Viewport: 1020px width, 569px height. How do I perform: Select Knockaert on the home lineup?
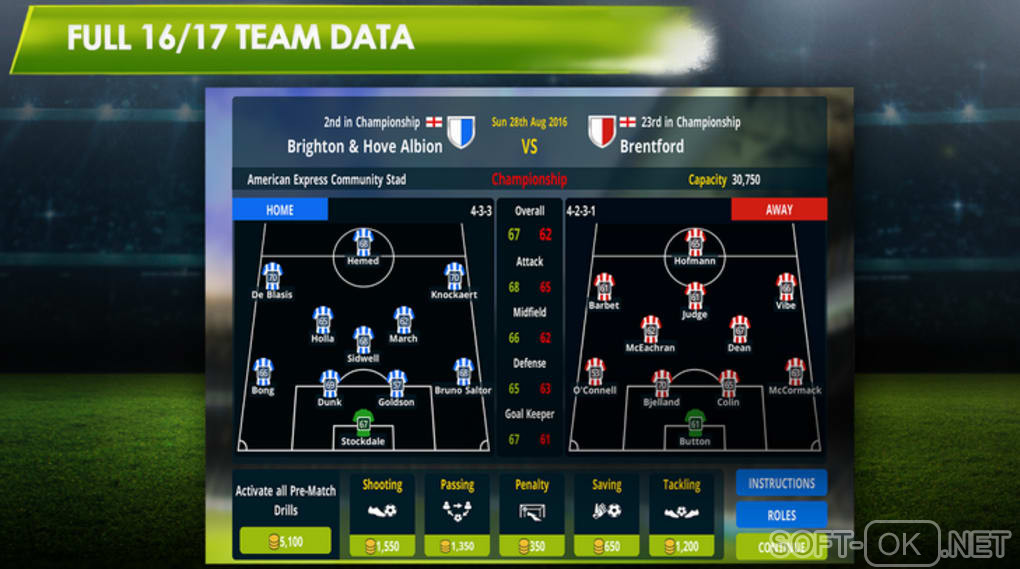pyautogui.click(x=454, y=277)
